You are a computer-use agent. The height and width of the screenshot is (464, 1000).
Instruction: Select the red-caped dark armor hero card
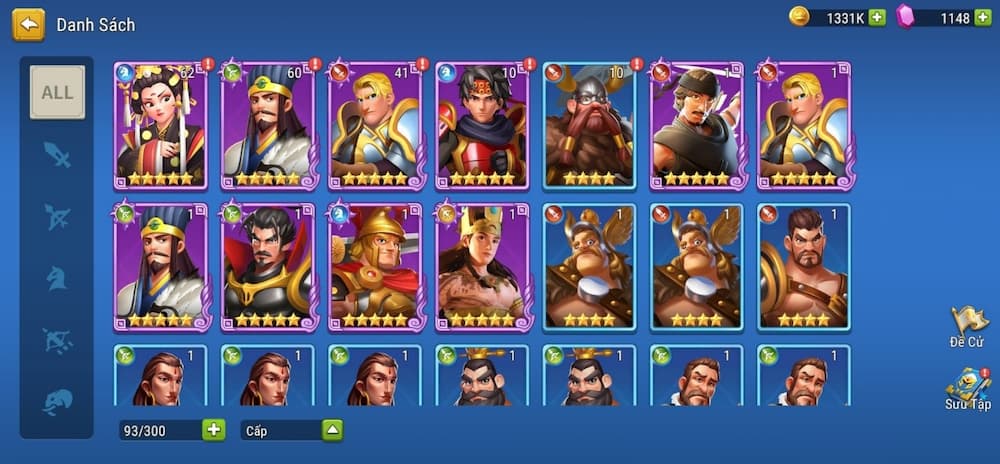tap(267, 267)
